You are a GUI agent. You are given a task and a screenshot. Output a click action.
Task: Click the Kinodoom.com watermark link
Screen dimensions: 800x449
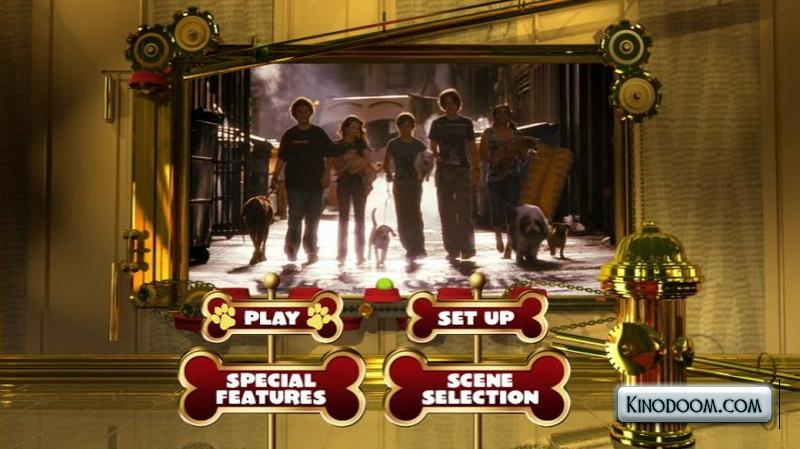point(693,406)
